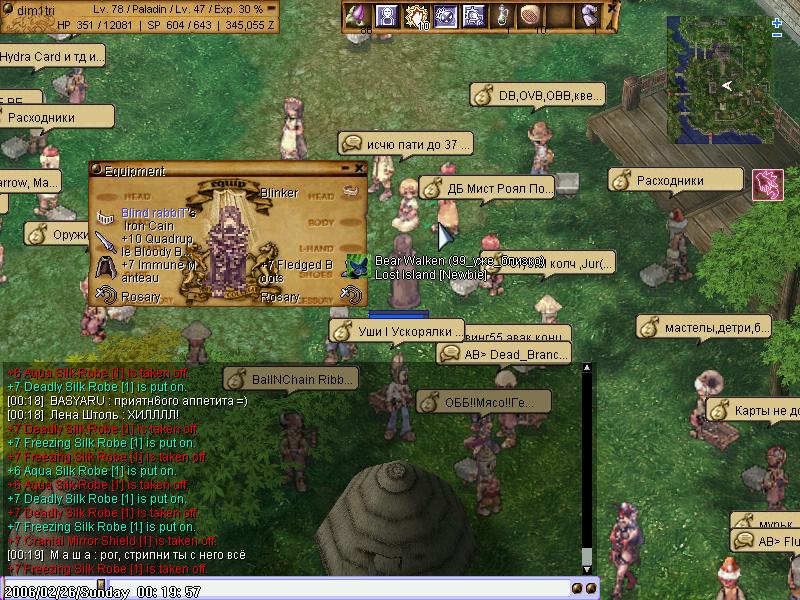Click the pink status icon below the minimap
Screen dimensions: 800x600
[767, 183]
